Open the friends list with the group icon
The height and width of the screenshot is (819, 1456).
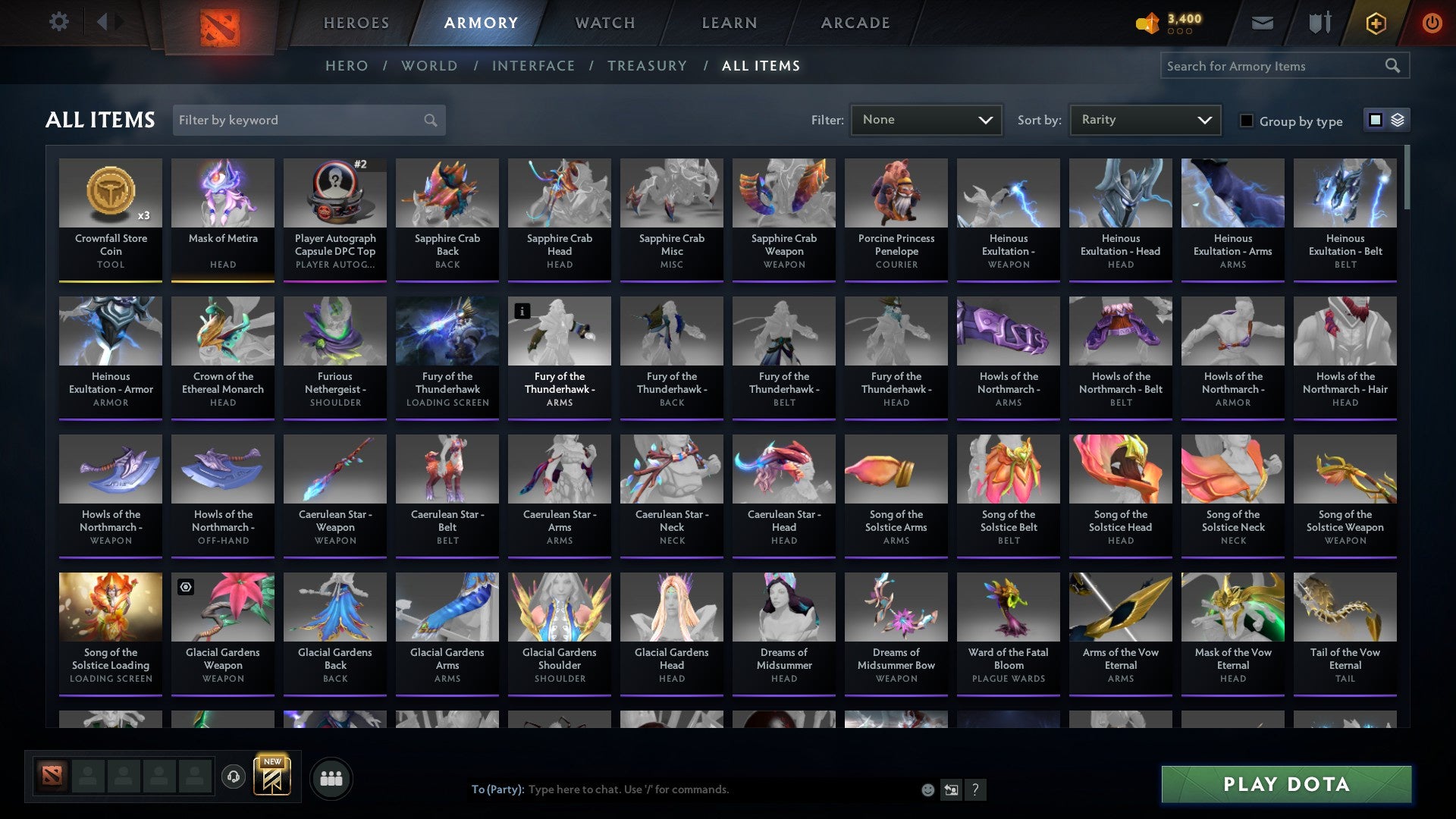click(331, 777)
